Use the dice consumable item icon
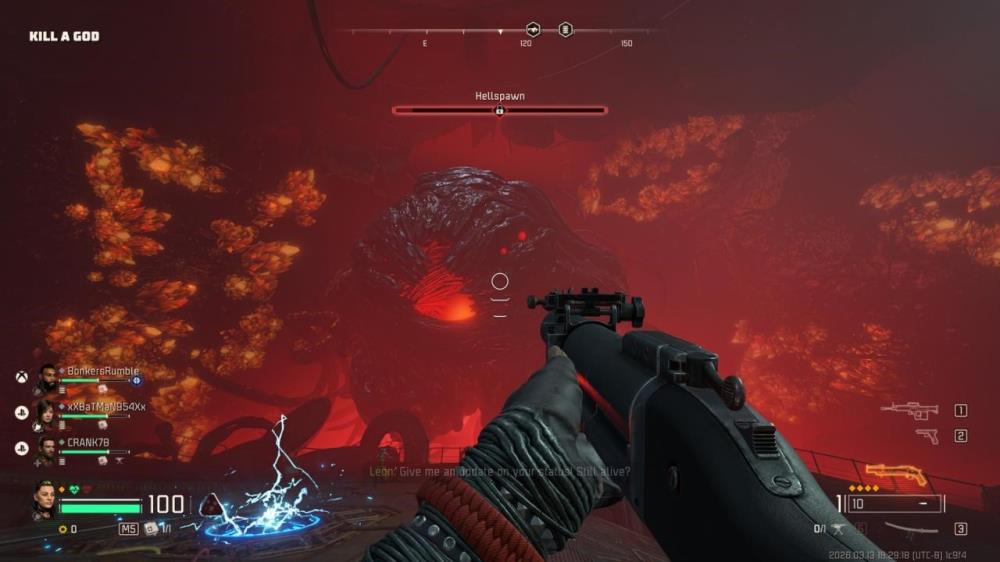This screenshot has width=1000, height=562. (x=151, y=528)
